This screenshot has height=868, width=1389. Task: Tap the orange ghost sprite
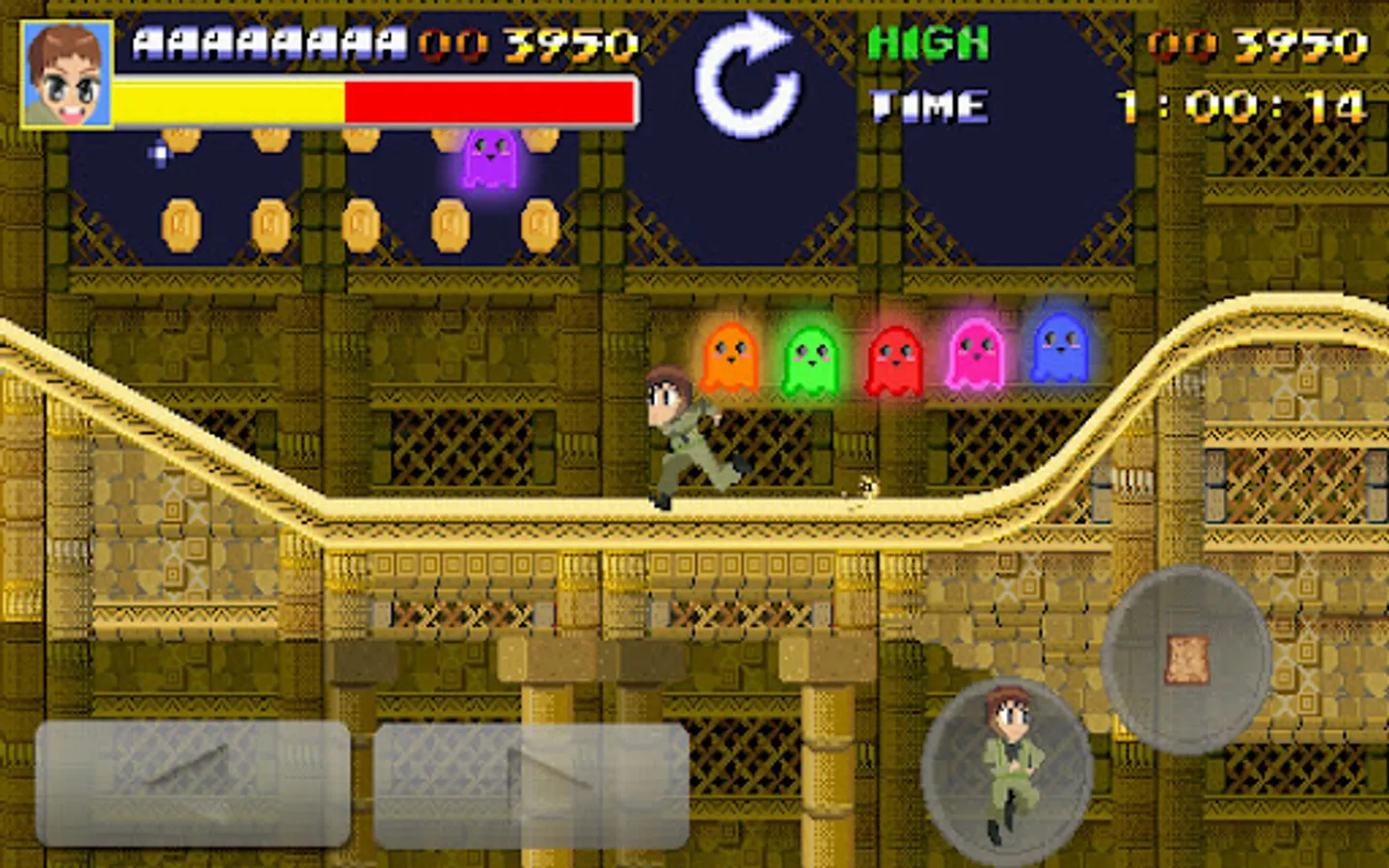click(730, 357)
